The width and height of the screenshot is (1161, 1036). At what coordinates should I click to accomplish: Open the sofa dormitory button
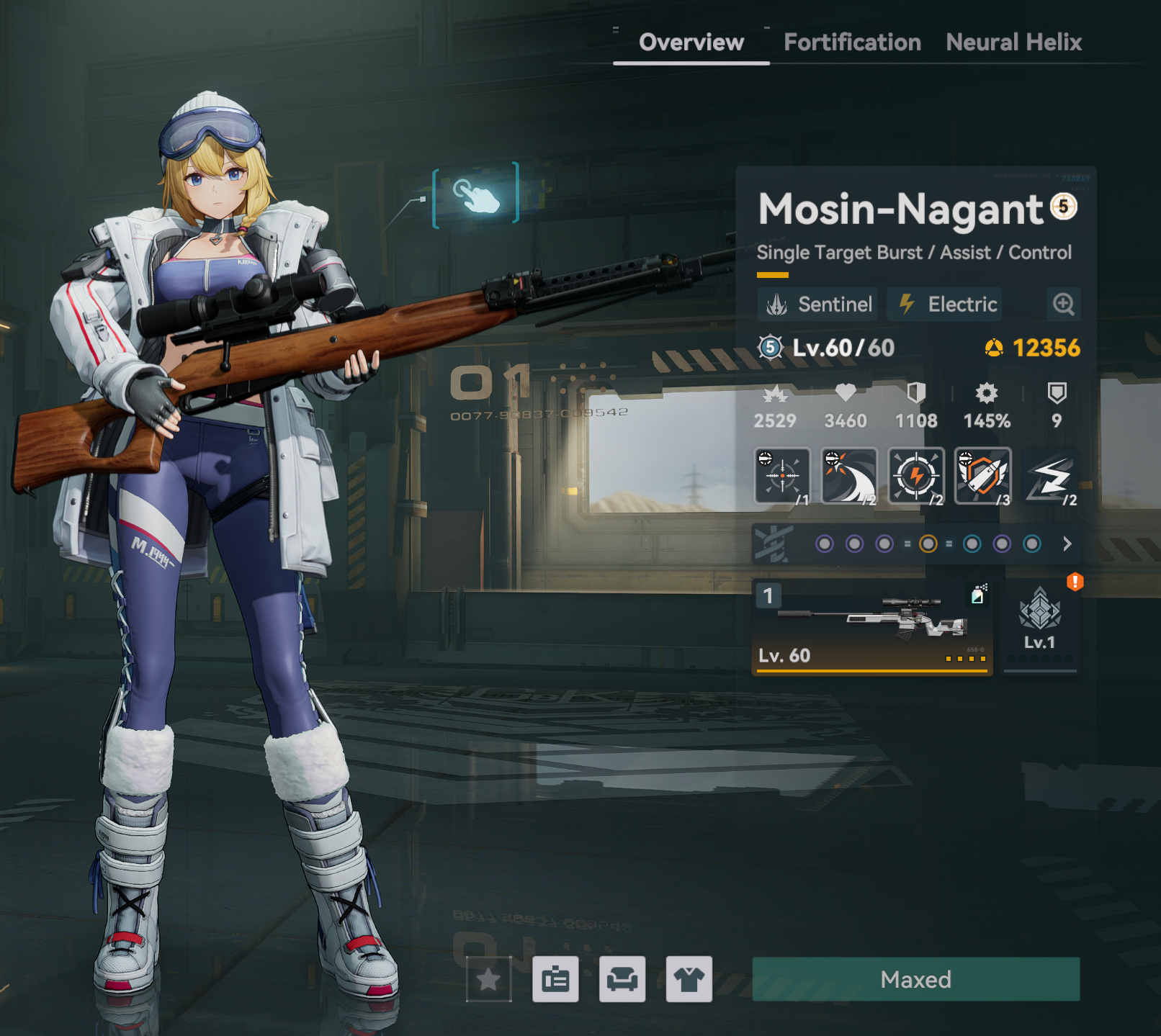[x=622, y=979]
